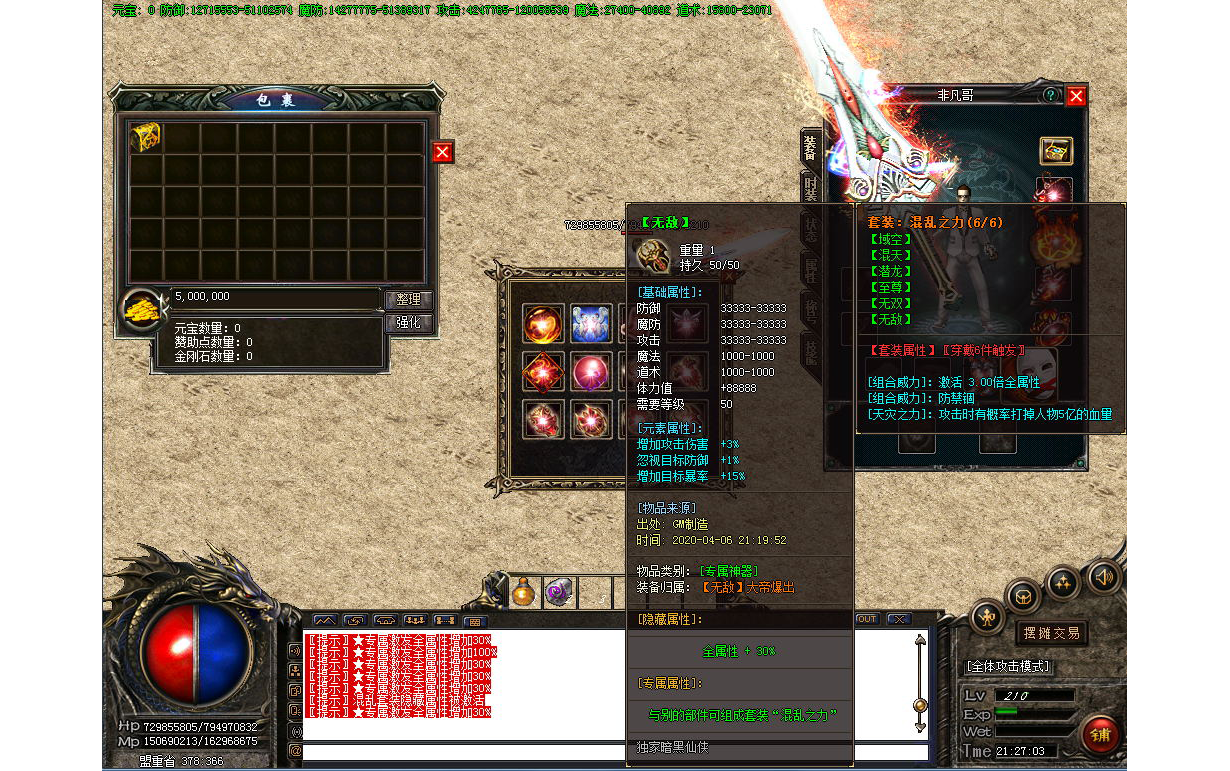Close the character equipment panel
1230x771 pixels.
tap(1076, 96)
